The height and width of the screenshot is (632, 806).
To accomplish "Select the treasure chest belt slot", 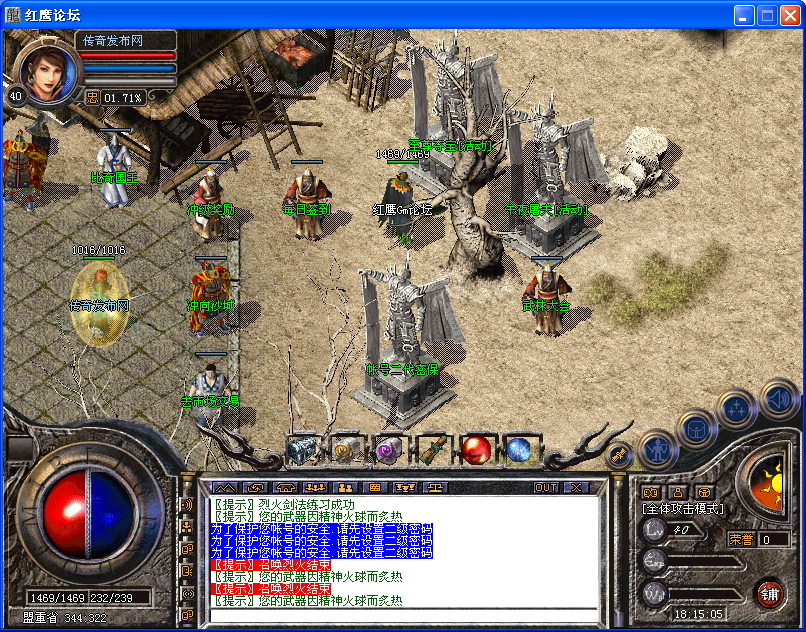I will coord(302,451).
